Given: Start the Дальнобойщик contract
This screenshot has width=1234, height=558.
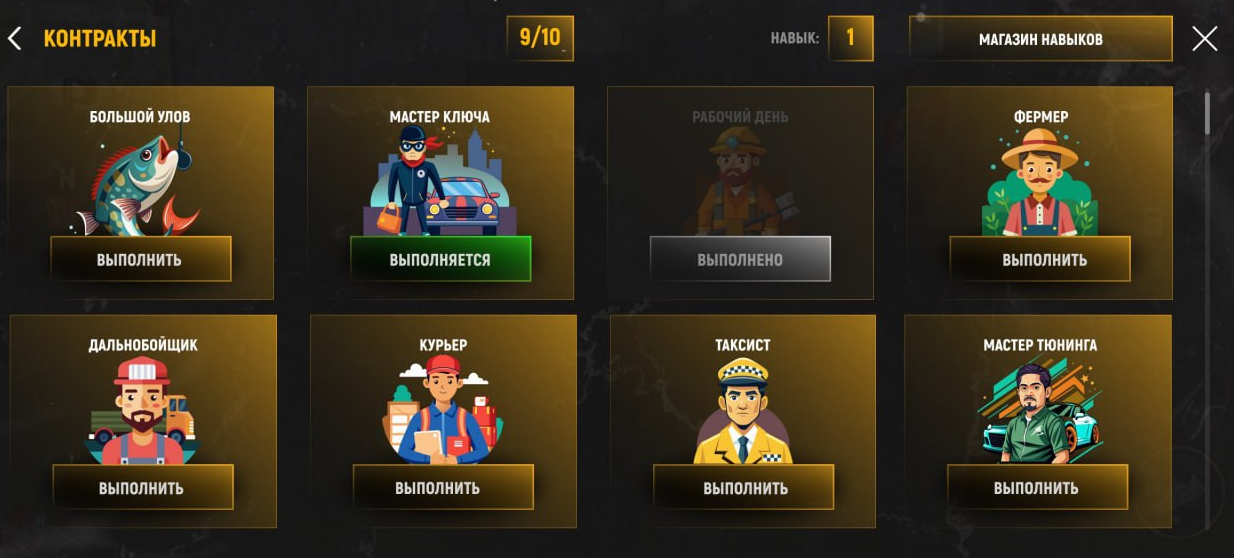Looking at the screenshot, I should [142, 488].
